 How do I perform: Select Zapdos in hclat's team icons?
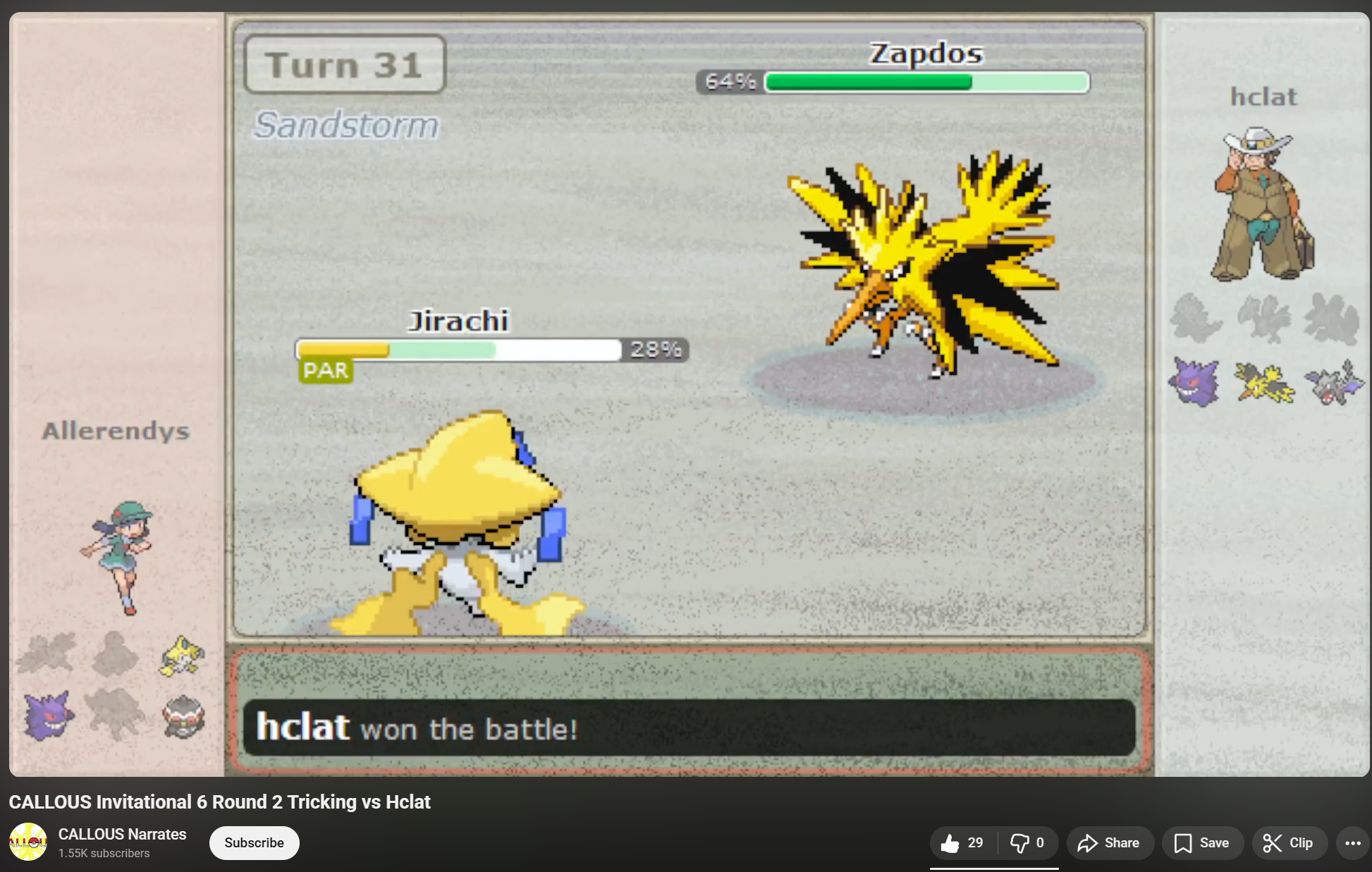coord(1264,382)
